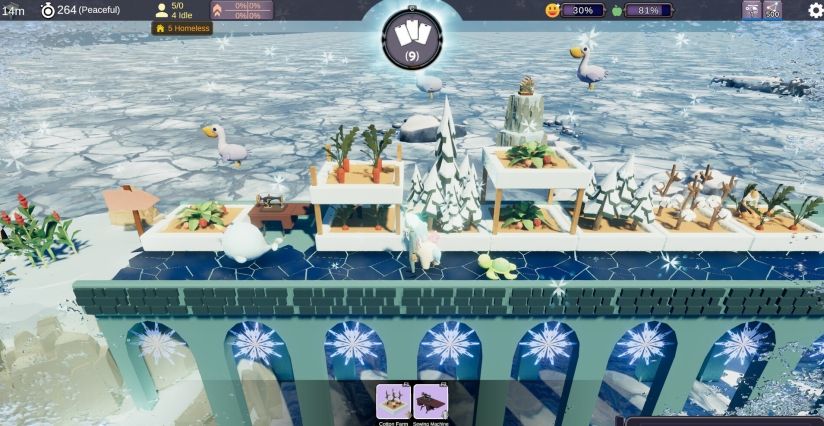Open the settings gear menu
824x426 pixels.
[815, 10]
